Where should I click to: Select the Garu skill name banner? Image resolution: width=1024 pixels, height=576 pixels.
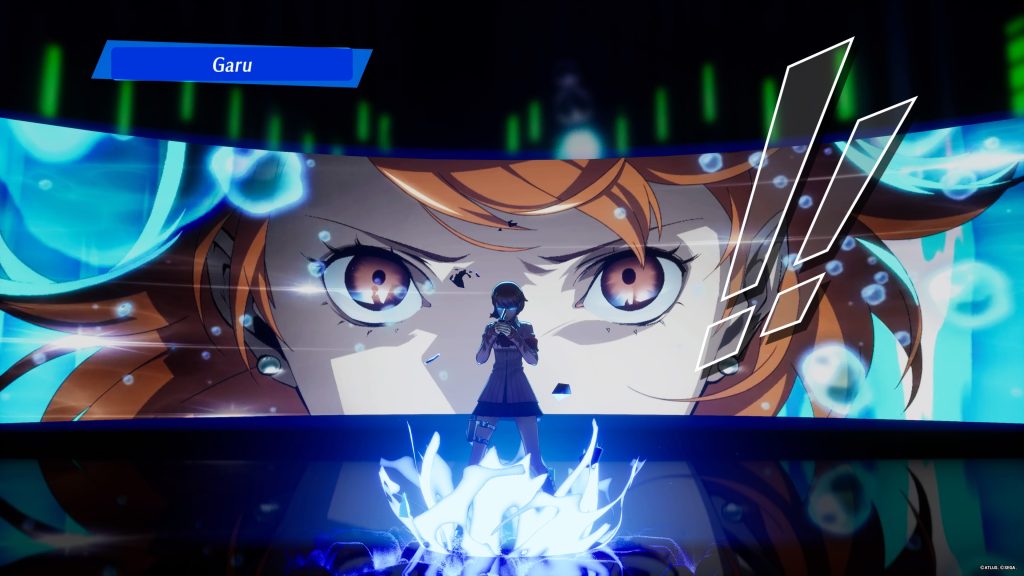pyautogui.click(x=232, y=64)
